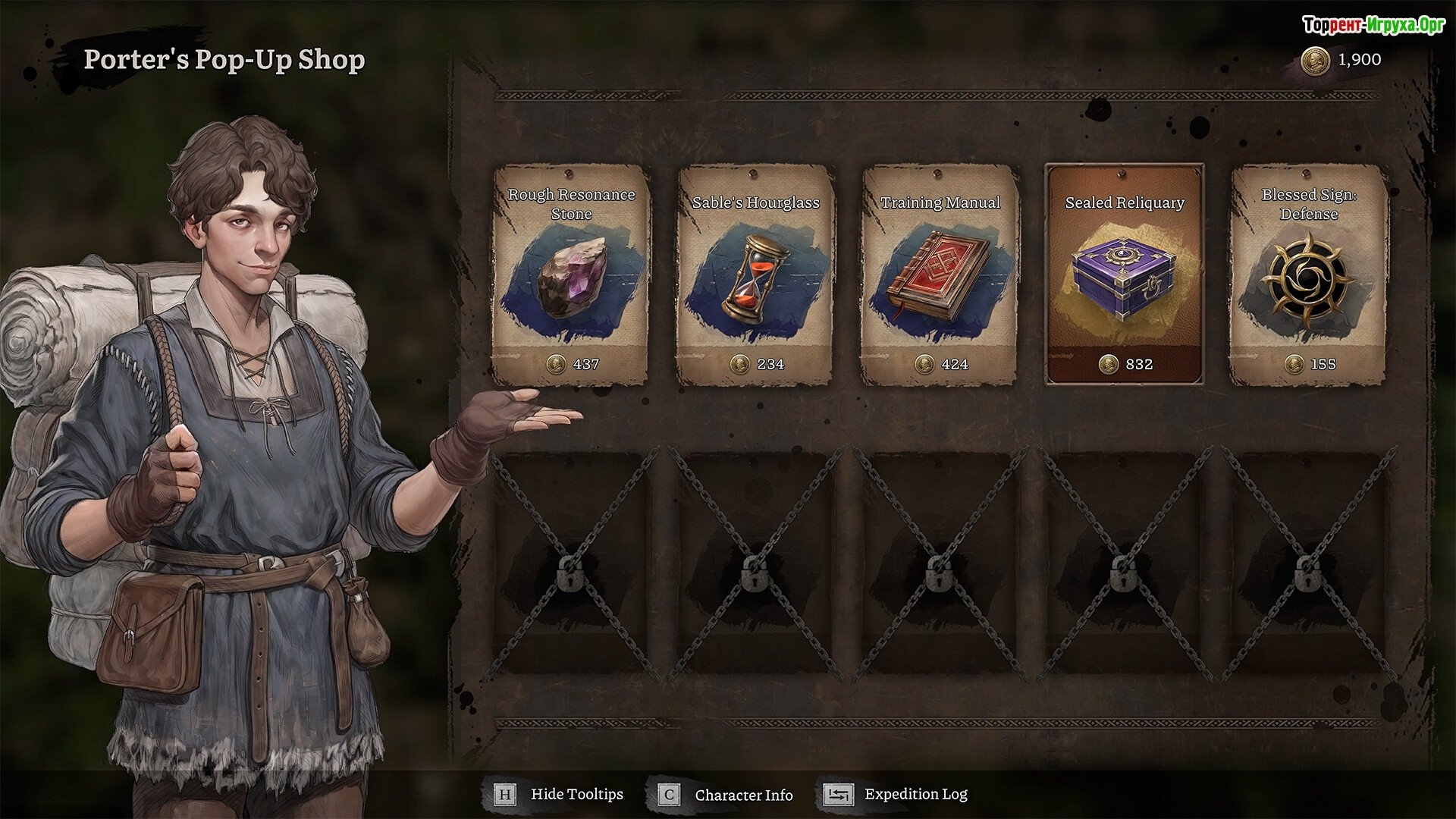
Task: Buy the Rough Resonance Stone card
Action: point(571,276)
